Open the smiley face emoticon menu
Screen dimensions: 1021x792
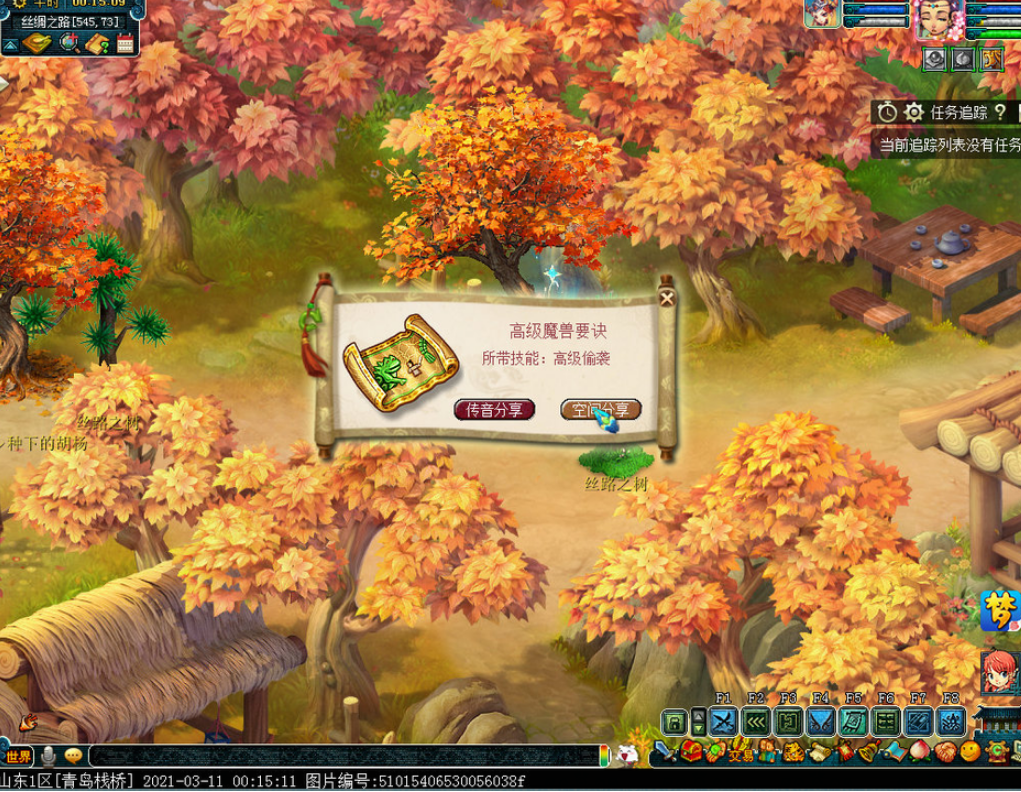click(970, 751)
